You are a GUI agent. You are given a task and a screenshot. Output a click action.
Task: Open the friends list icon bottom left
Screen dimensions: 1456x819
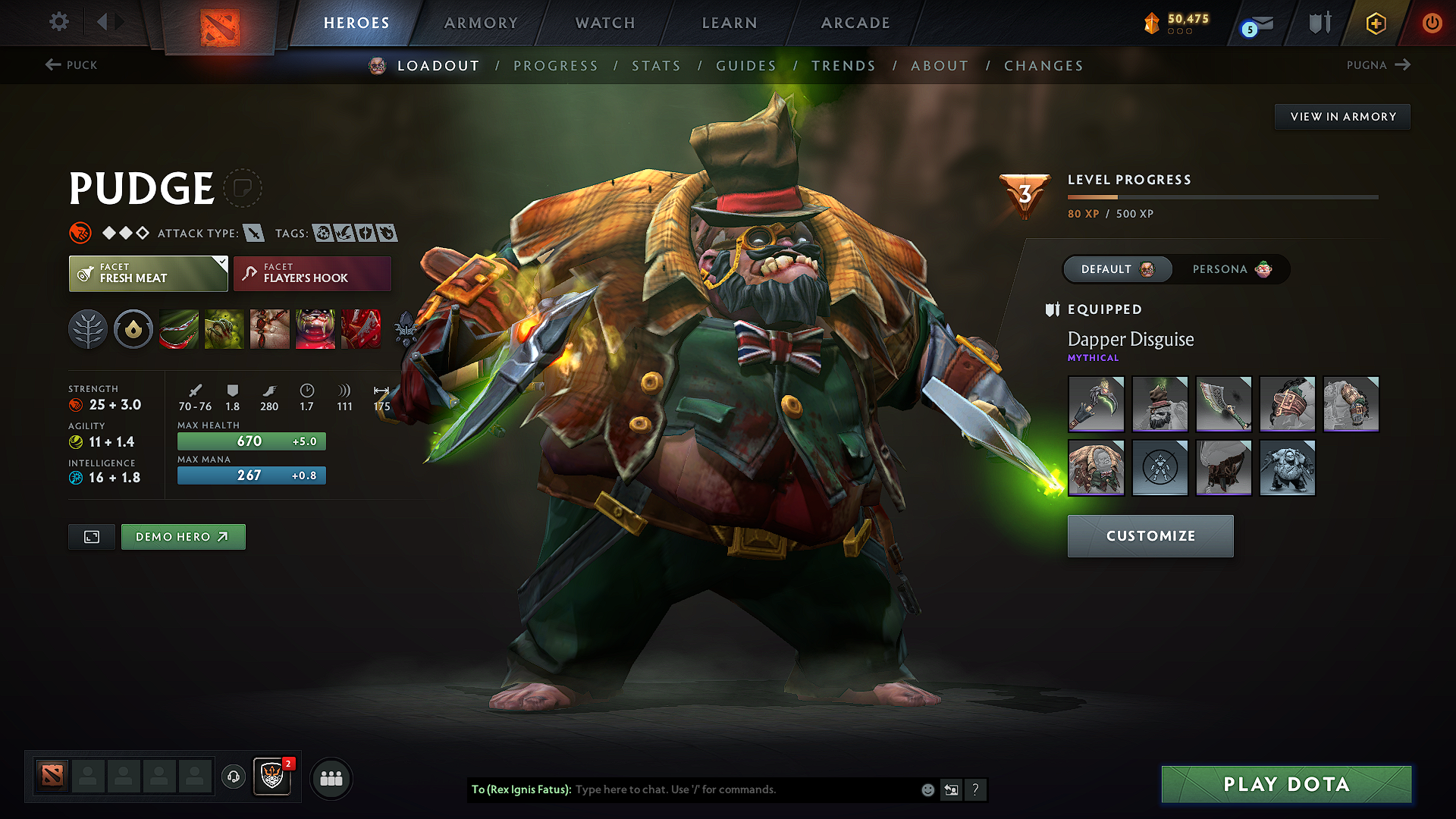[331, 777]
